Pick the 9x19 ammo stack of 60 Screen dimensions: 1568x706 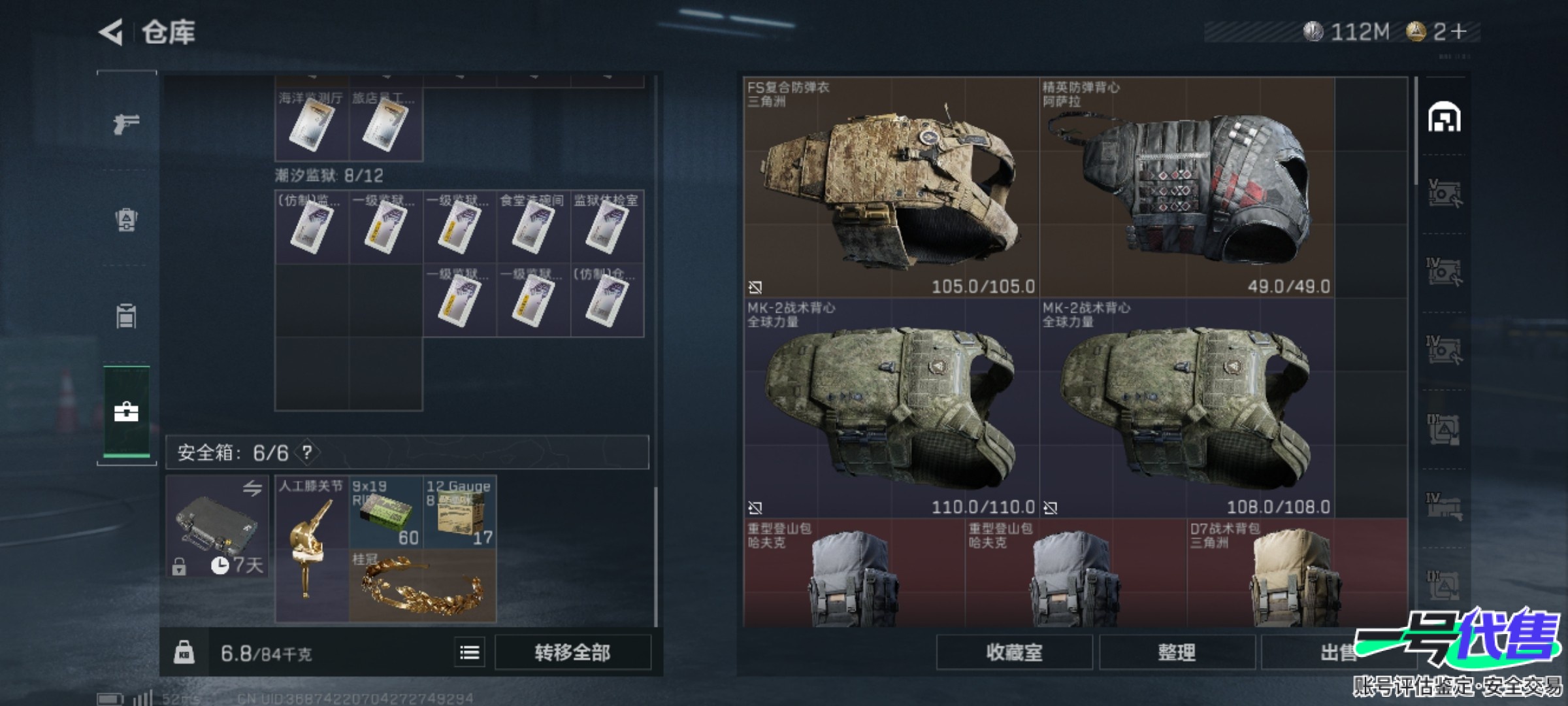tap(385, 513)
